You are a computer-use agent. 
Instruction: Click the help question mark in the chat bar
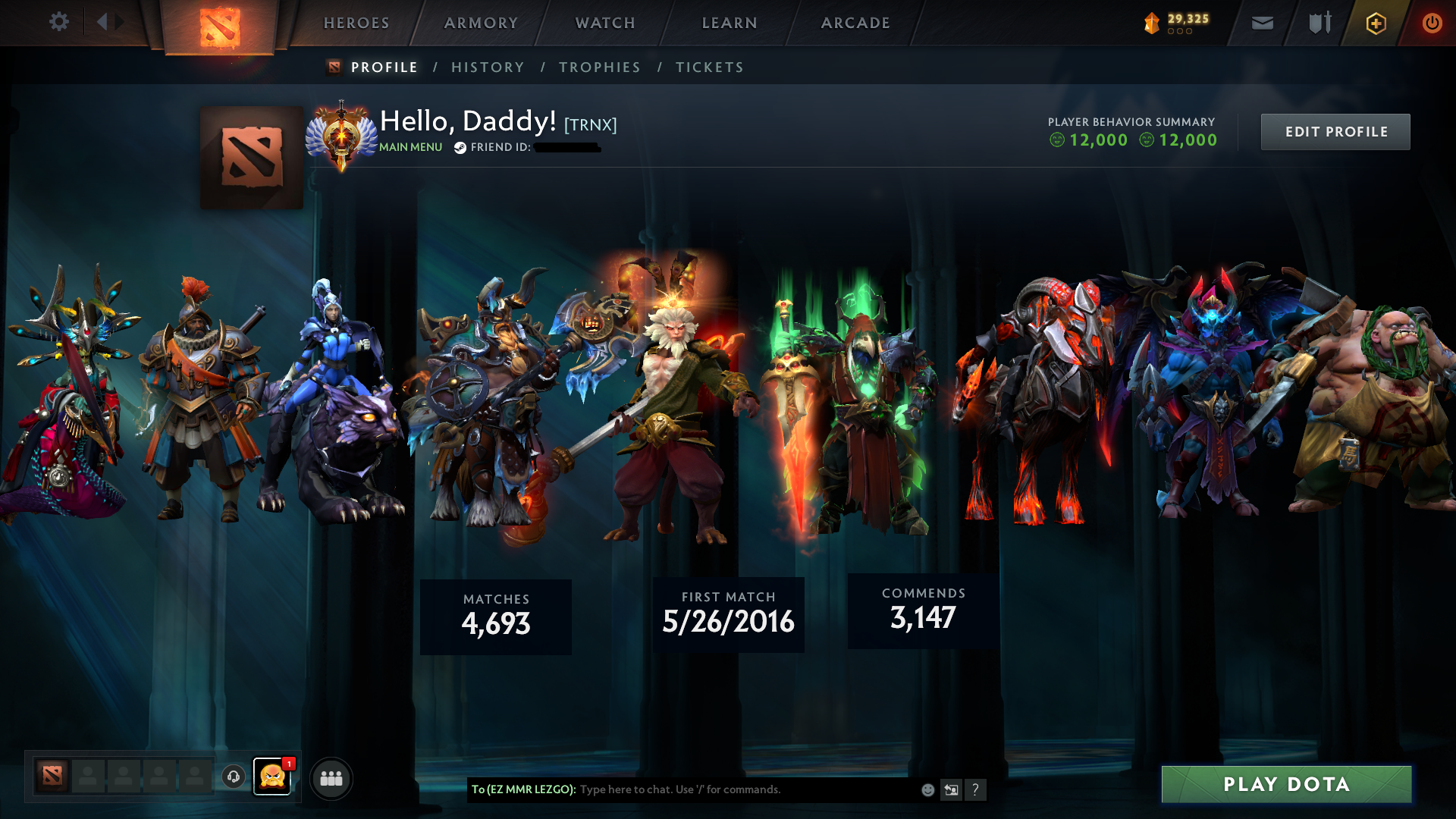pyautogui.click(x=976, y=789)
